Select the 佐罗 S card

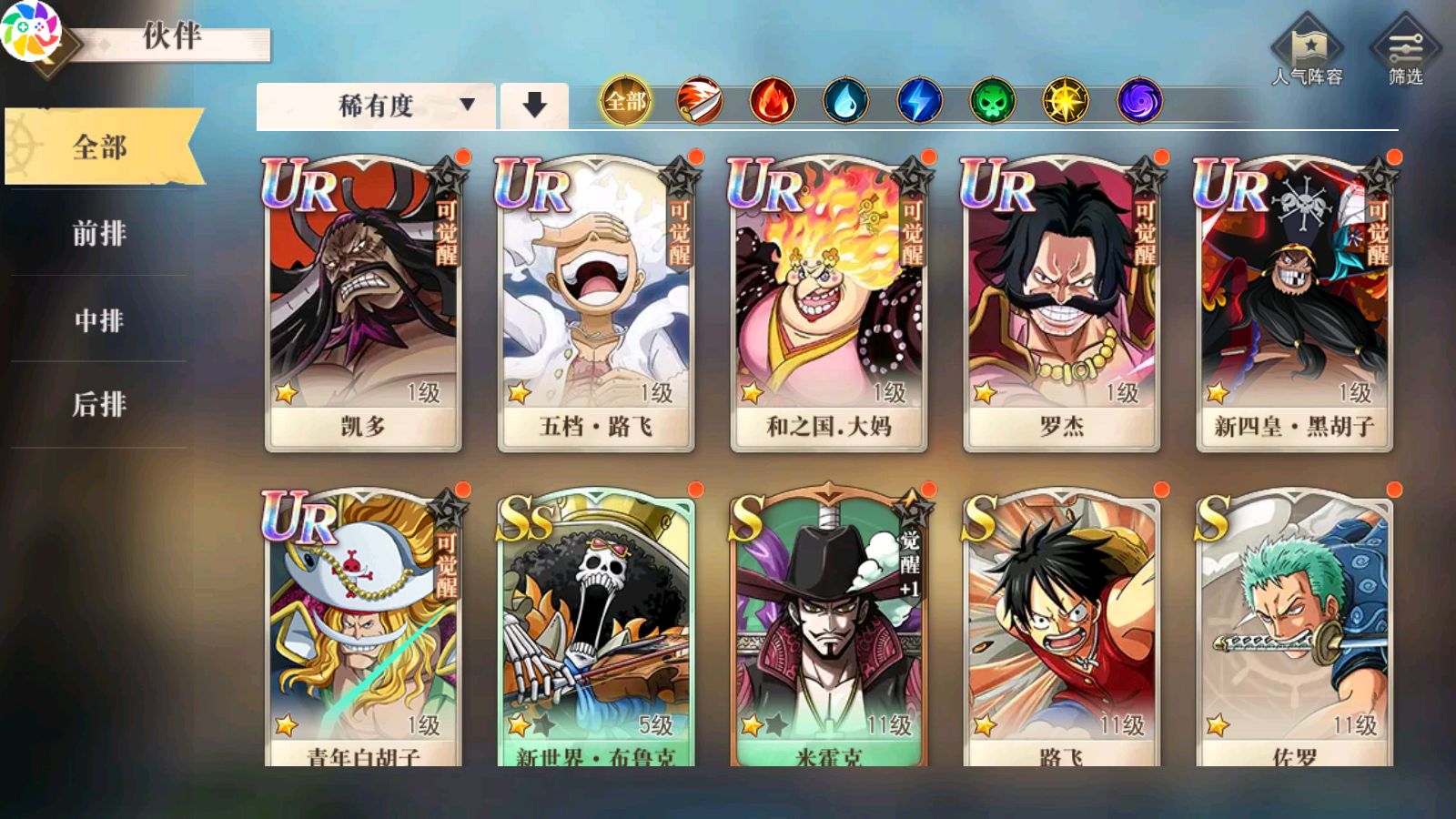(x=1294, y=628)
